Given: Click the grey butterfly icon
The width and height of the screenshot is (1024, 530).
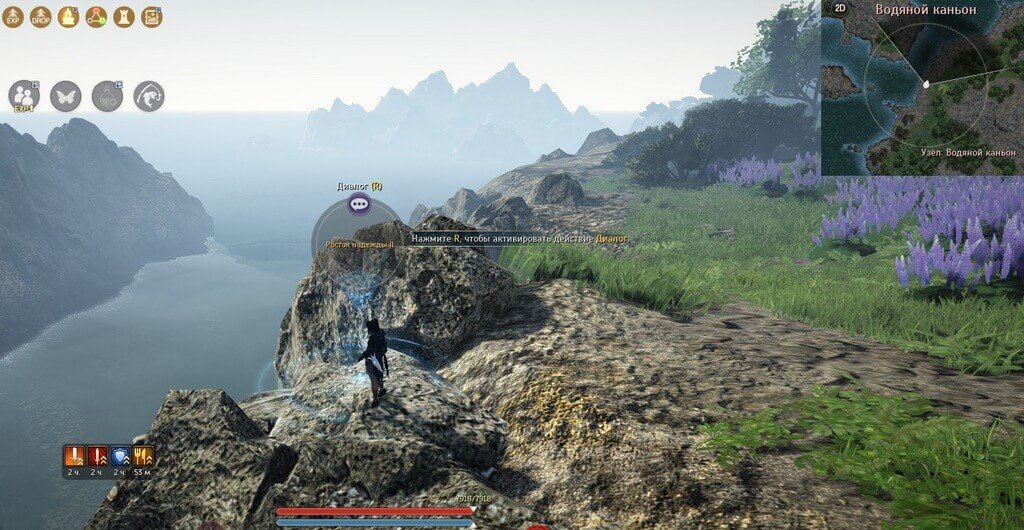Looking at the screenshot, I should (66, 96).
